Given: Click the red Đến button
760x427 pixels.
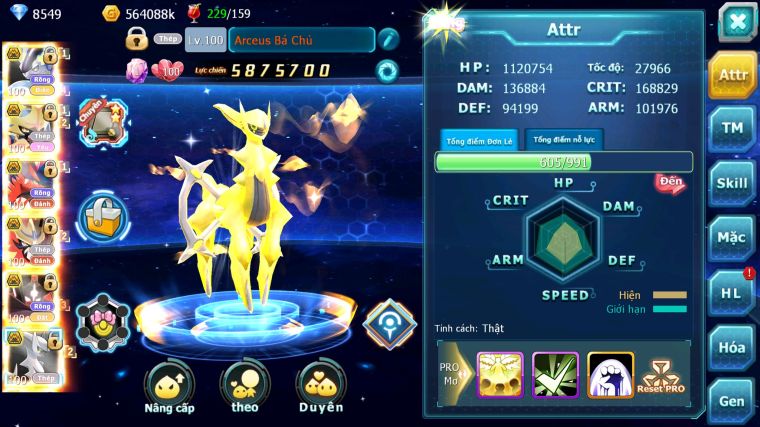Looking at the screenshot, I should click(x=670, y=183).
